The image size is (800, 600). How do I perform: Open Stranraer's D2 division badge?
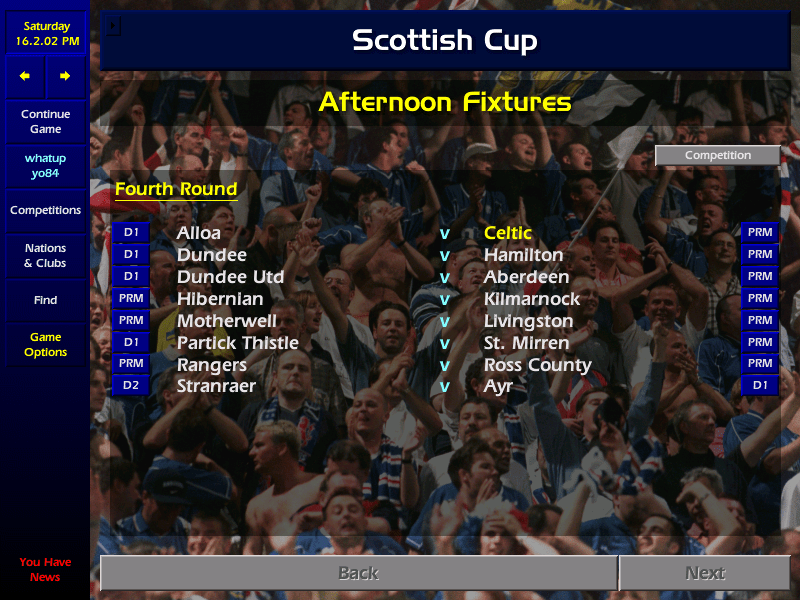tap(131, 386)
